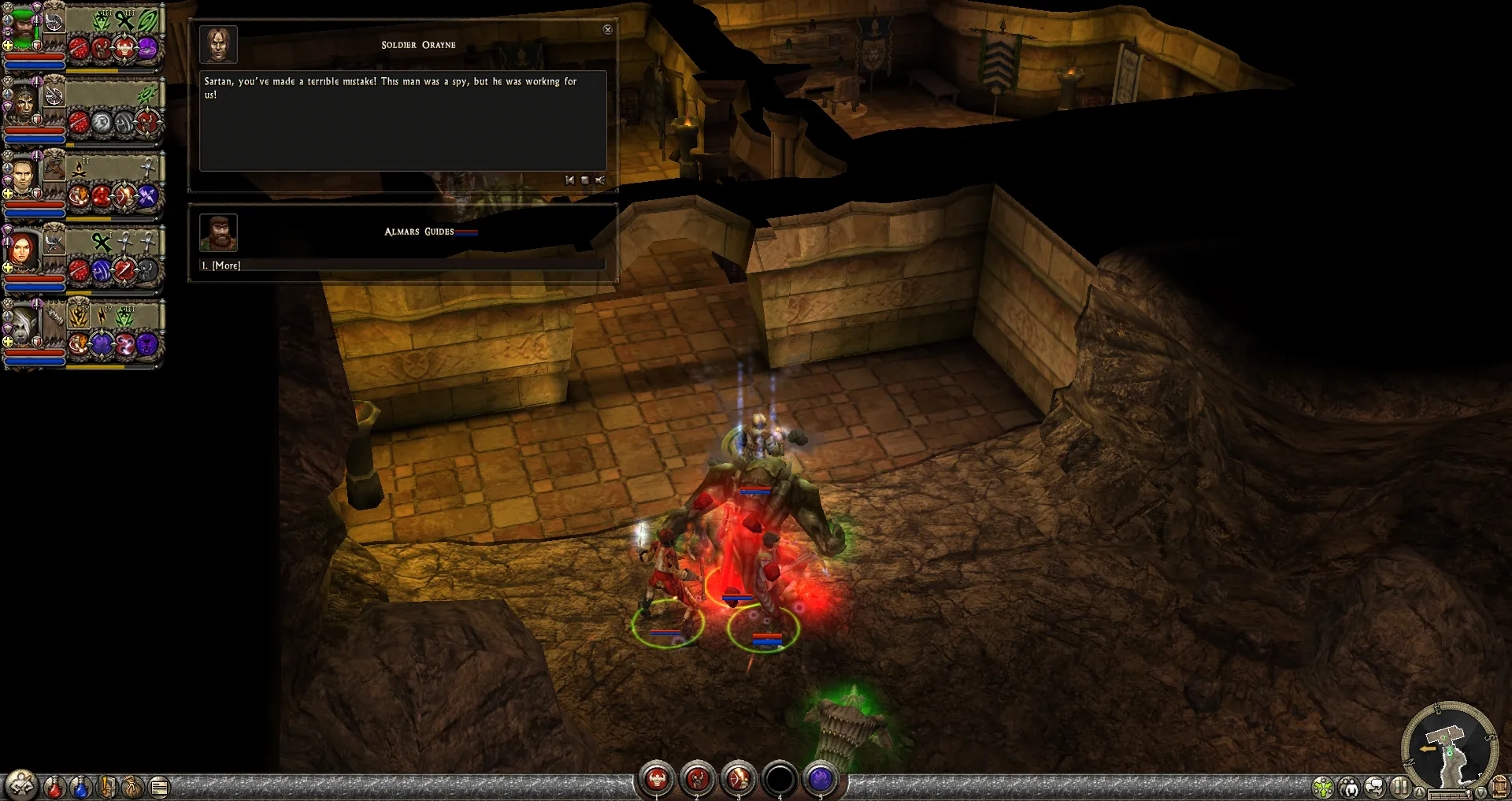The width and height of the screenshot is (1512, 801).
Task: Use the red health potion button
Action: click(54, 786)
